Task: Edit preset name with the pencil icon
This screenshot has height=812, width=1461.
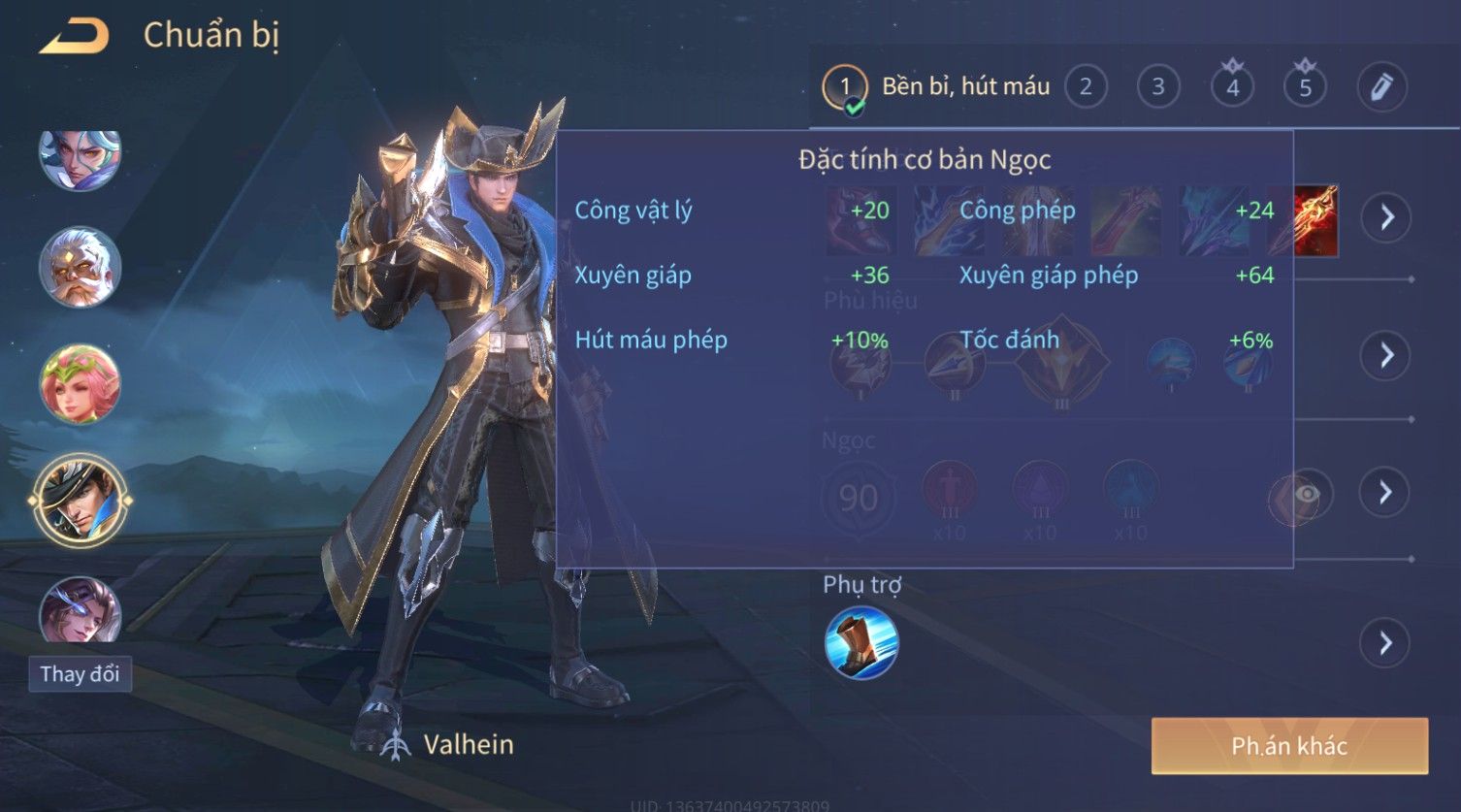Action: pyautogui.click(x=1381, y=87)
